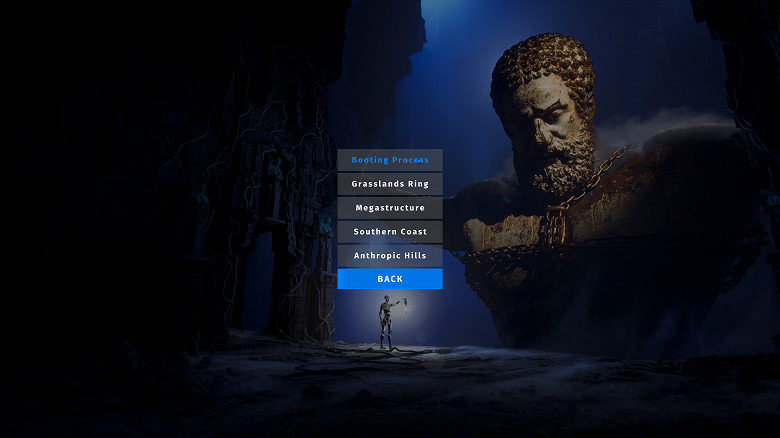The height and width of the screenshot is (438, 780).
Task: Select the Anthropic Hills entry
Action: click(x=390, y=256)
